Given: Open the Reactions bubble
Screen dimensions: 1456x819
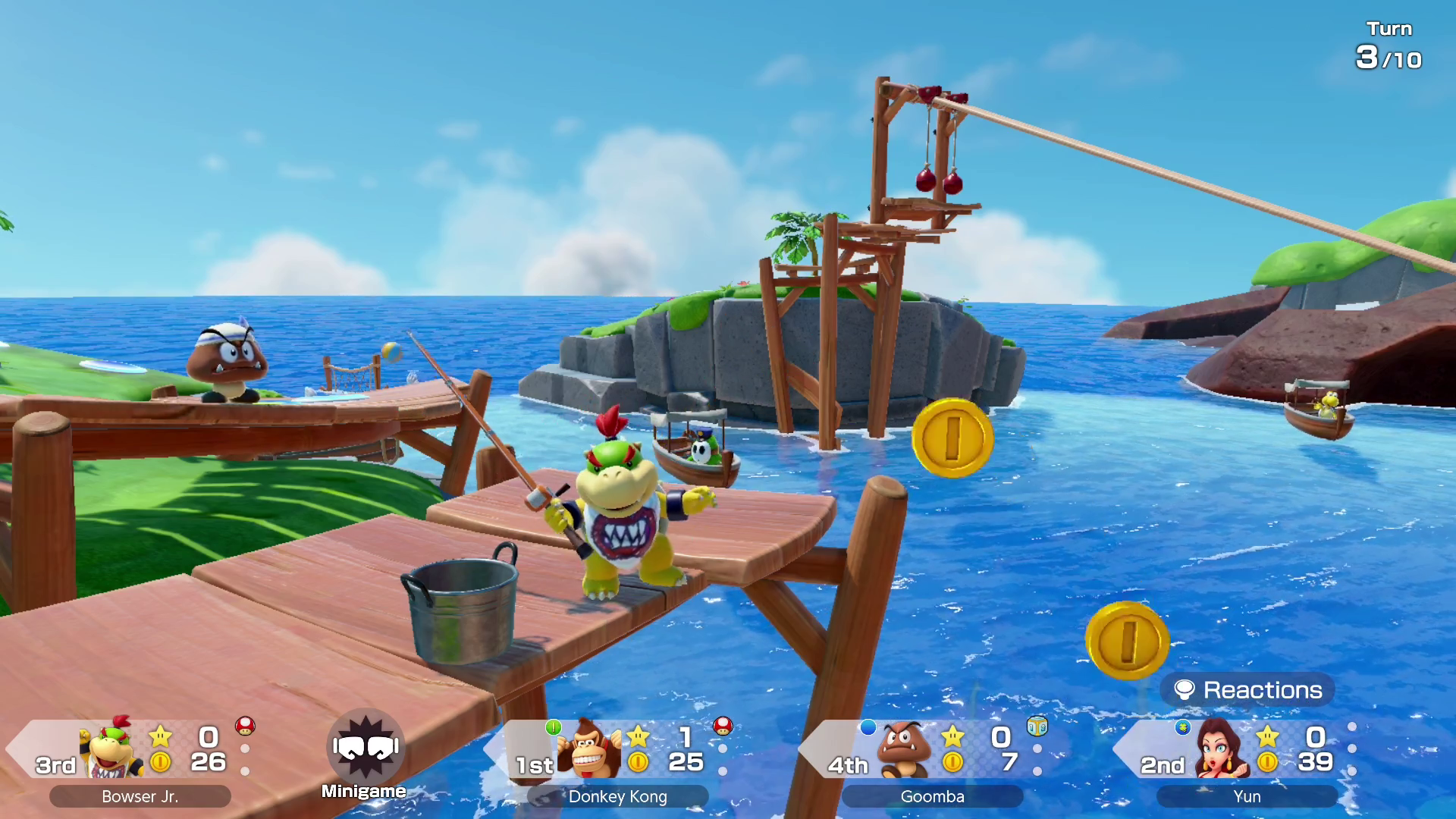Looking at the screenshot, I should (1247, 690).
